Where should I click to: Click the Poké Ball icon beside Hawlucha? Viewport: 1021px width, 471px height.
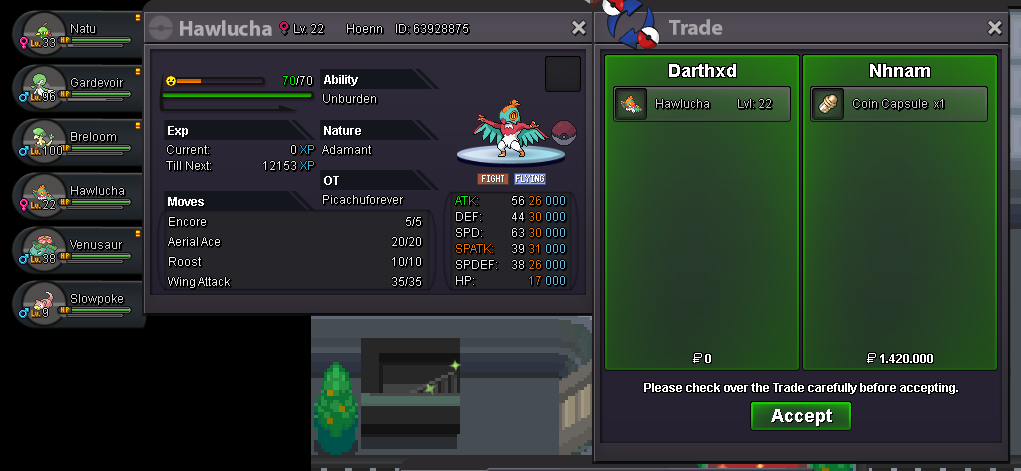pyautogui.click(x=564, y=132)
